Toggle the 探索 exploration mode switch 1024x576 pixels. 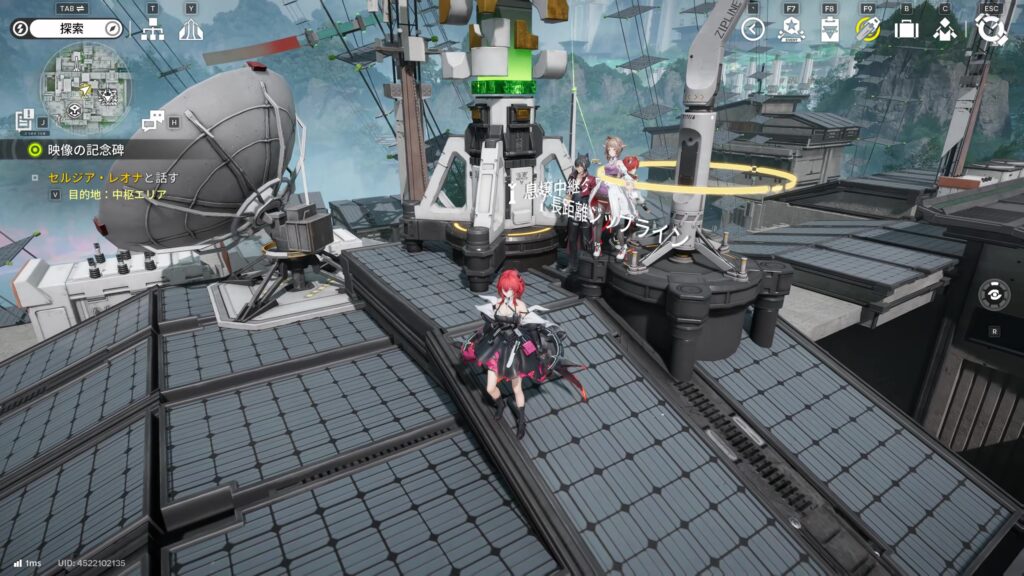(66, 28)
